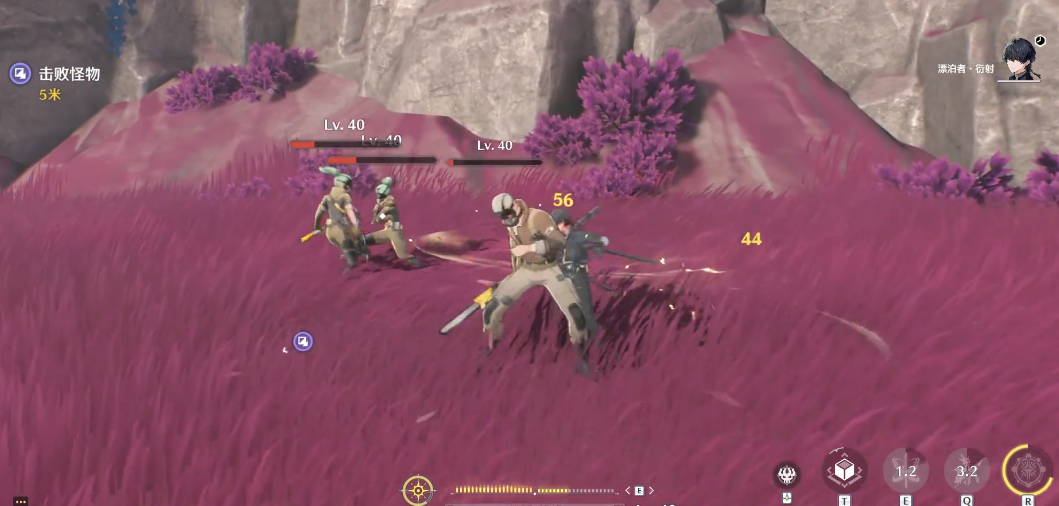Screen dimensions: 1059x506
Task: Open the three-dot chat button
Action: [20, 501]
